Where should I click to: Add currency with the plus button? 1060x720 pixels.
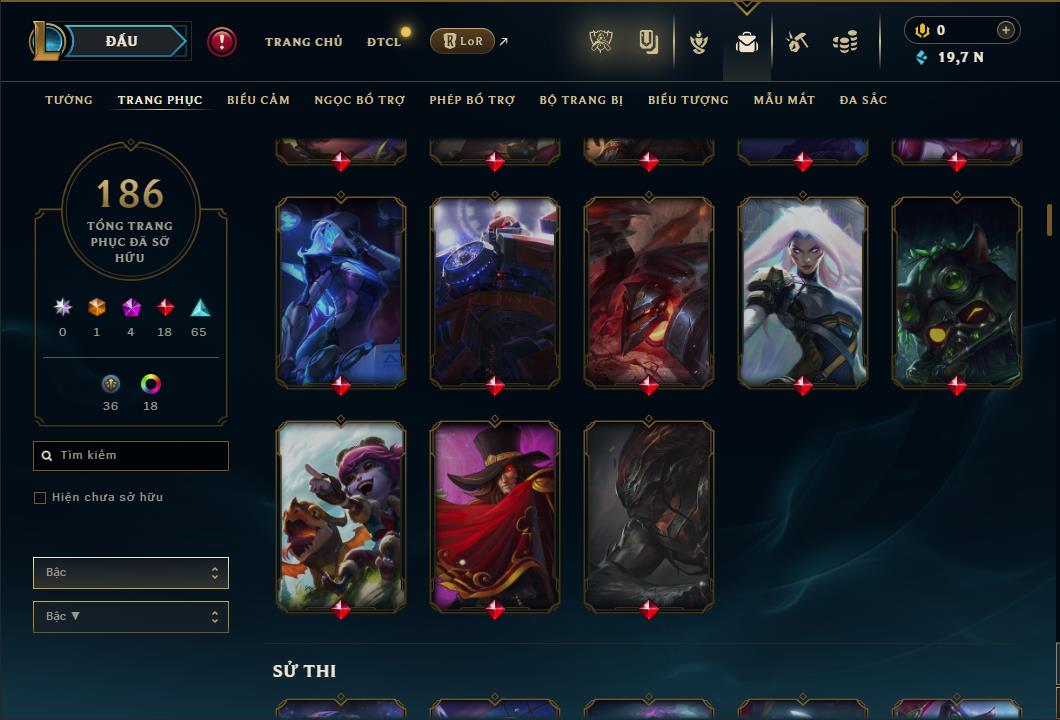click(1006, 31)
